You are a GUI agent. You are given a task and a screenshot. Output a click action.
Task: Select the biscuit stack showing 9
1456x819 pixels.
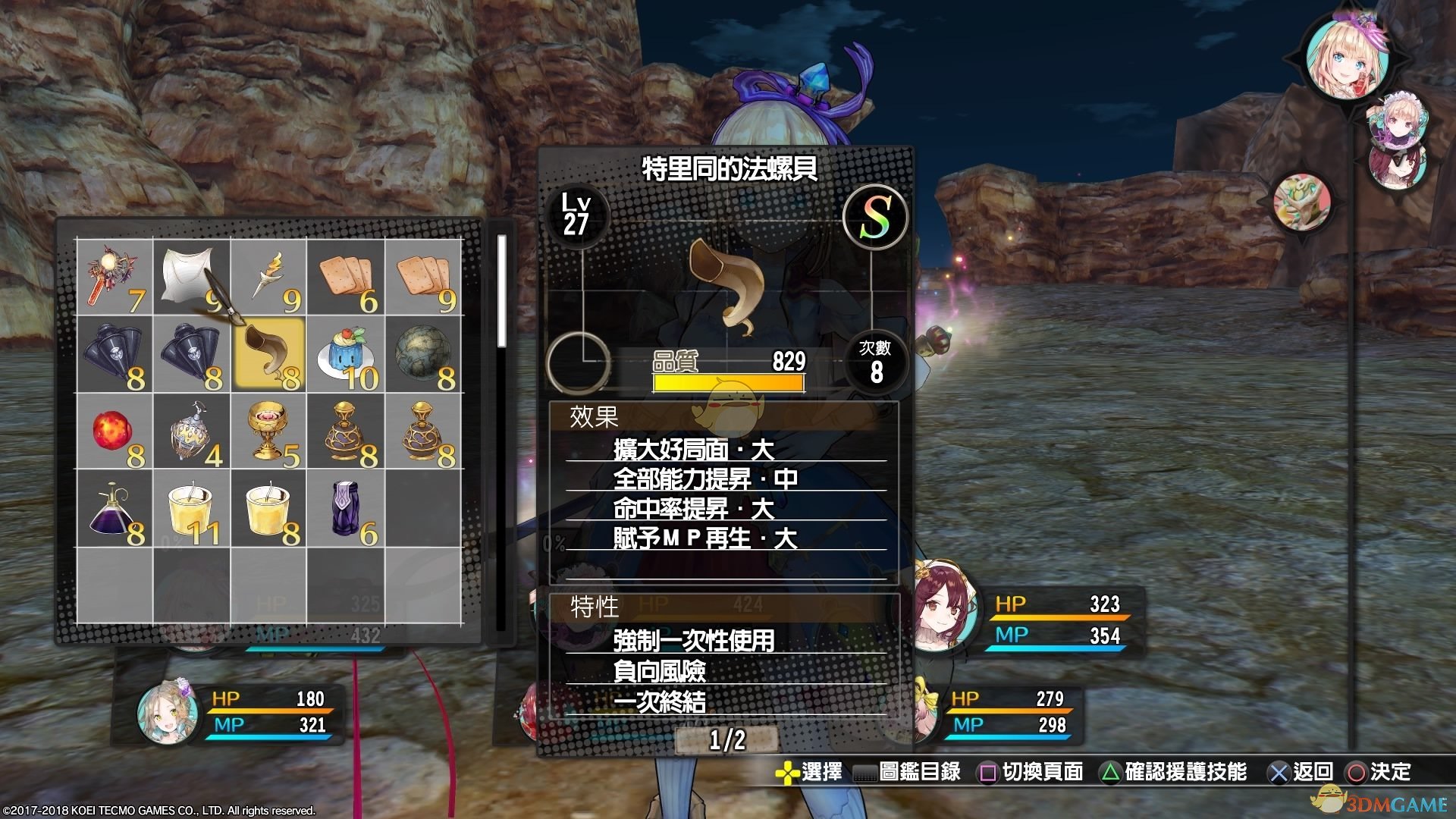point(423,278)
